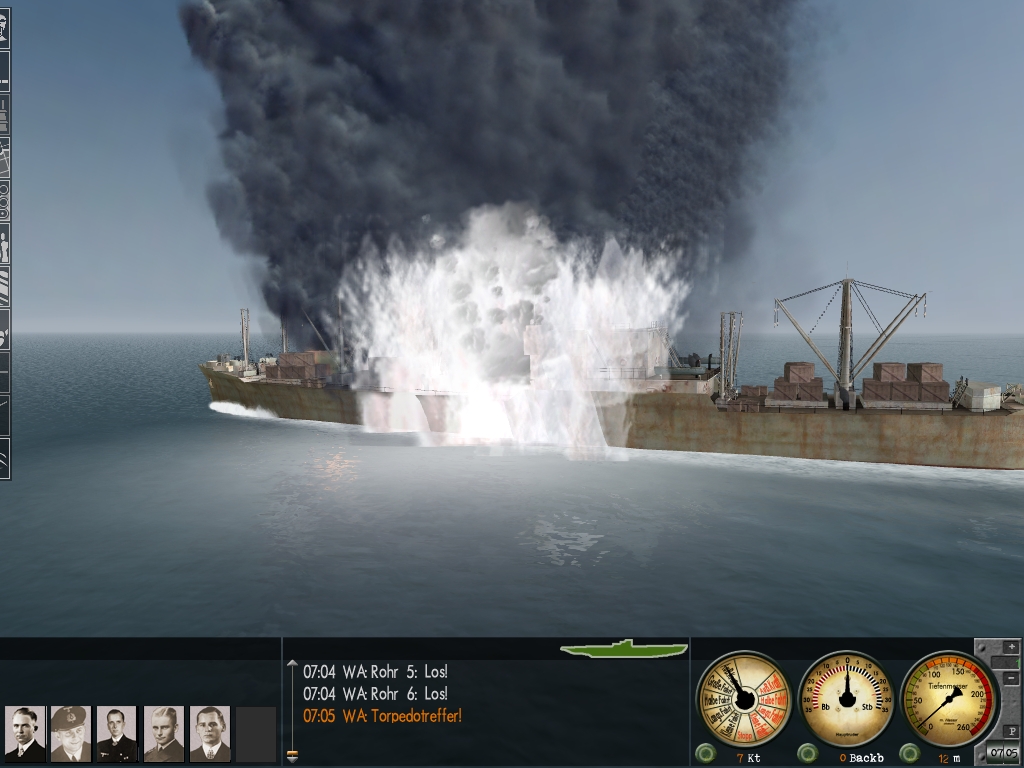Image resolution: width=1024 pixels, height=768 pixels.
Task: Click the rudder angle dial
Action: click(847, 698)
